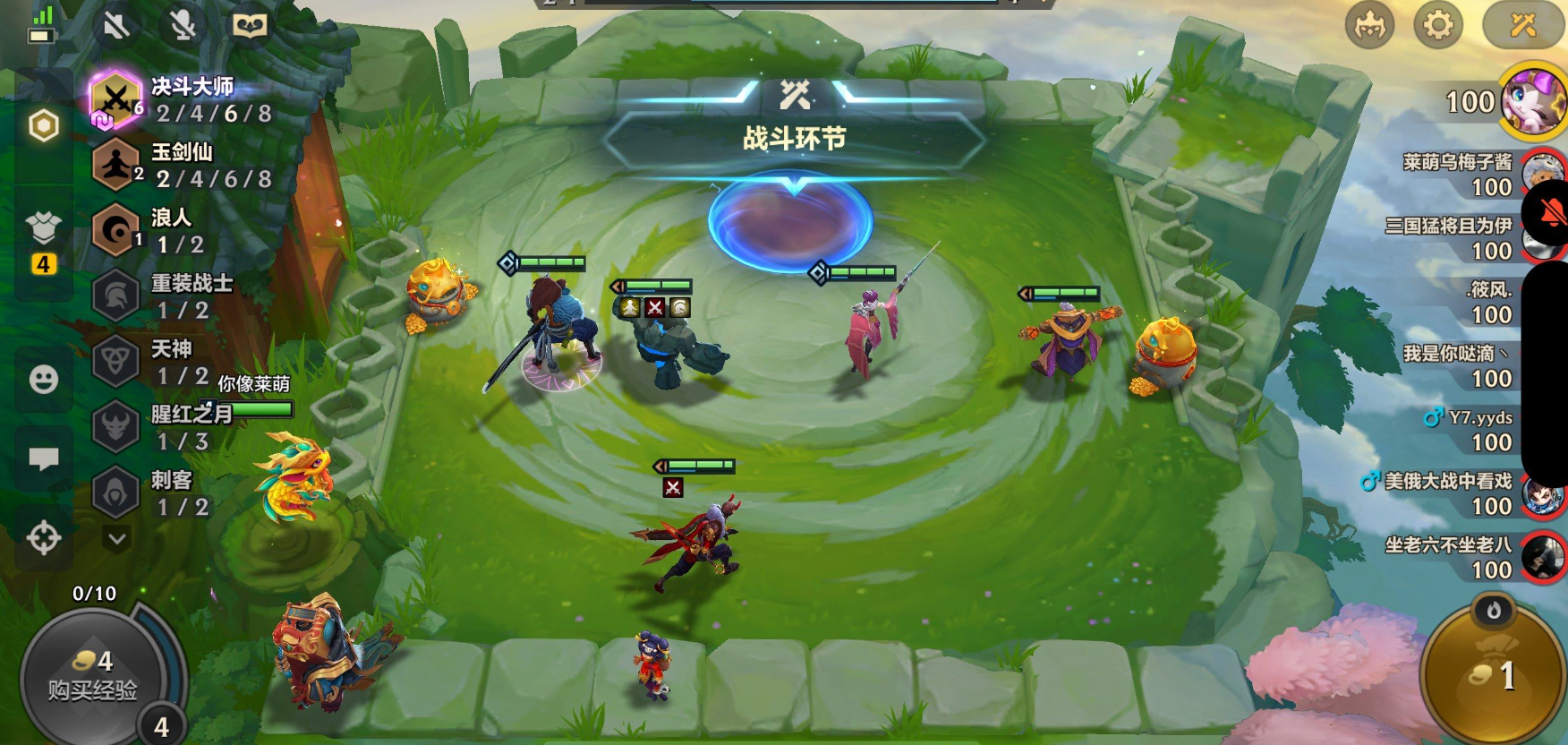Open the settings gear menu
The width and height of the screenshot is (1568, 745).
click(x=1437, y=25)
